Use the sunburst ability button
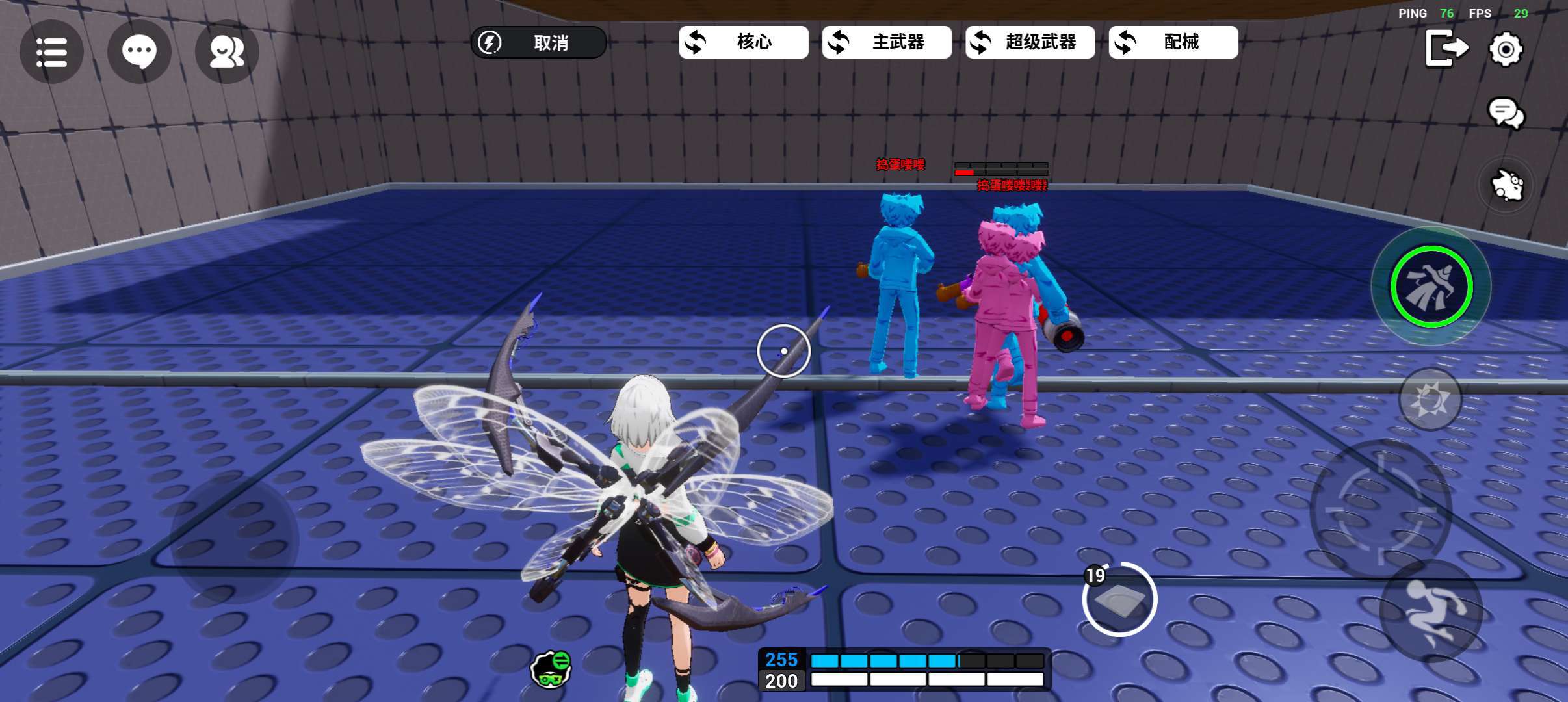This screenshot has width=1568, height=702. pos(1430,398)
